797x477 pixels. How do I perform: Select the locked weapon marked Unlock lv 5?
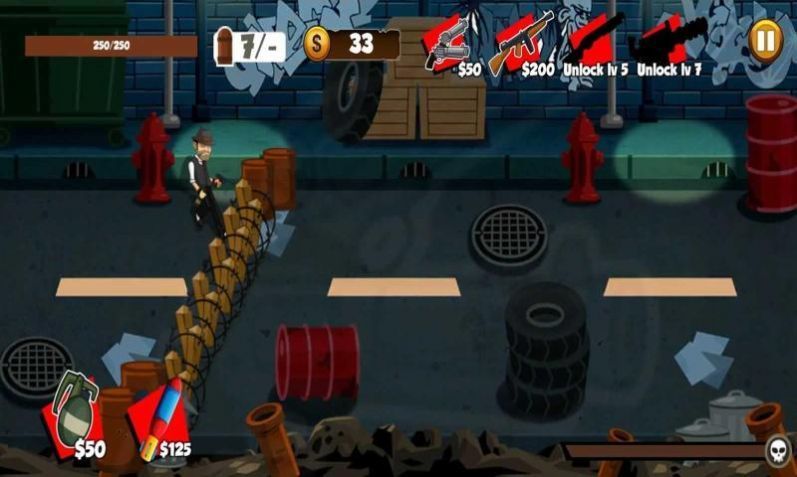click(x=598, y=43)
